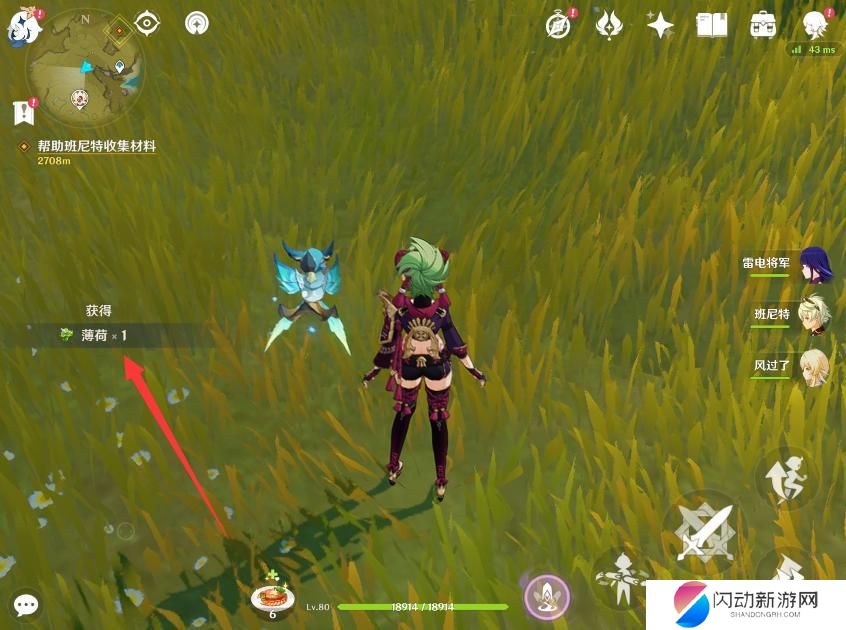
Task: Switch to party member 班尼特
Action: pyautogui.click(x=814, y=314)
